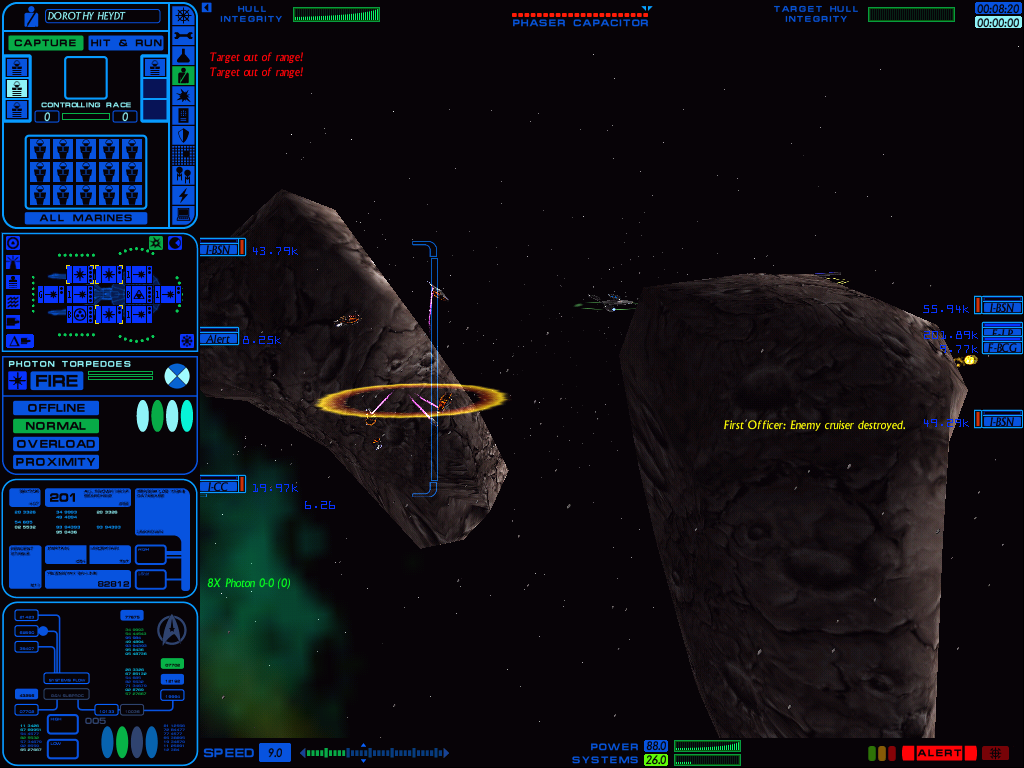Open the computer terminal panel

pos(183,215)
